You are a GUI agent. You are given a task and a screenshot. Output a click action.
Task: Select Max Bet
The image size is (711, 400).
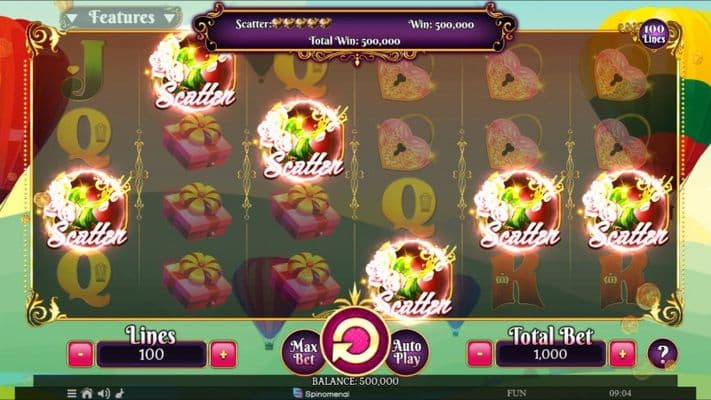tap(303, 349)
